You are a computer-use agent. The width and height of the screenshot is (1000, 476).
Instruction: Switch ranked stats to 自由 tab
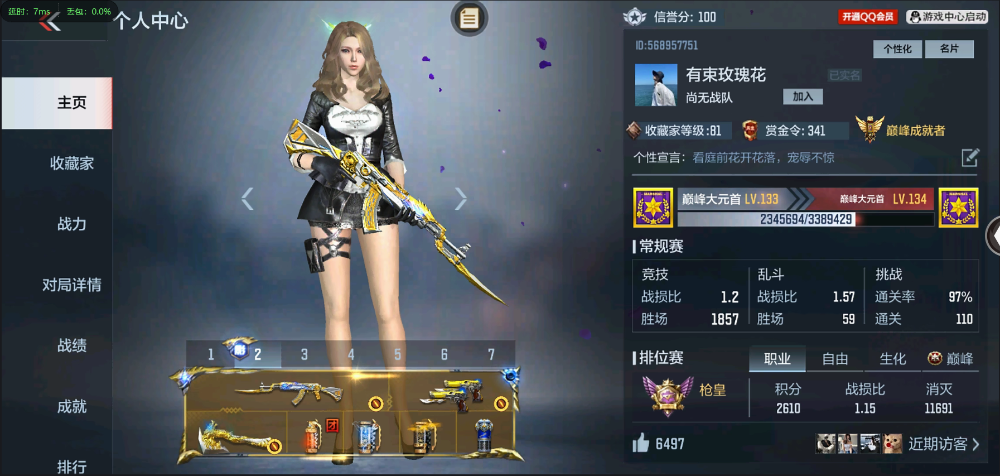(x=835, y=359)
